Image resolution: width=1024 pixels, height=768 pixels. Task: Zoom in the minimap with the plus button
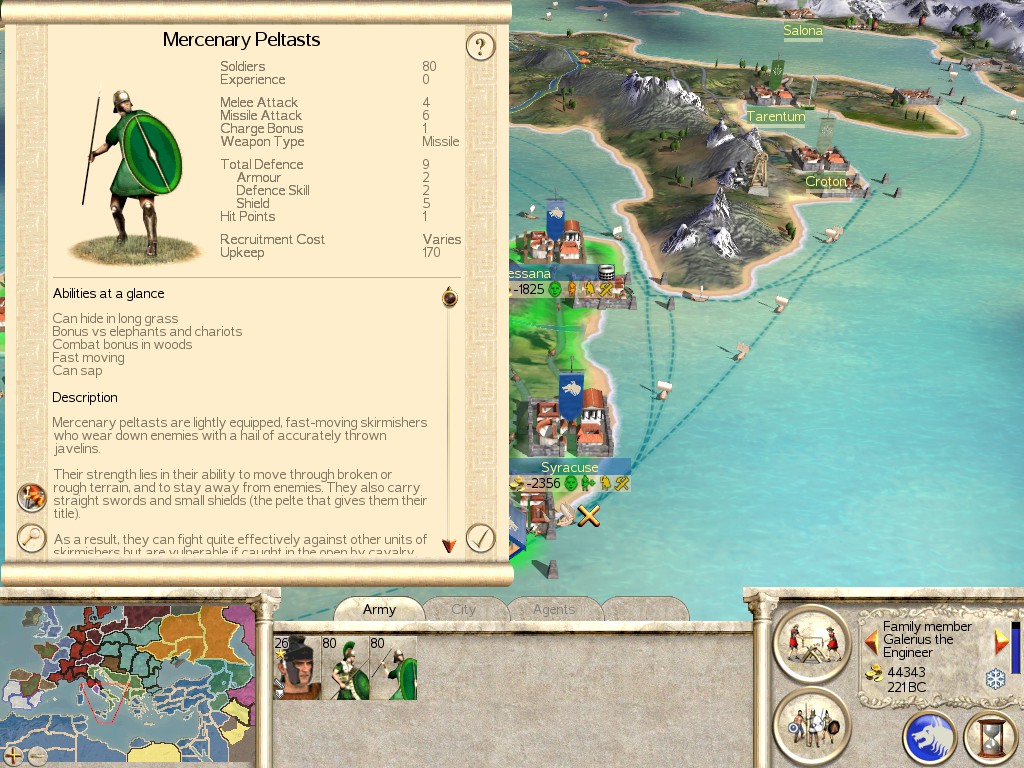pos(15,755)
